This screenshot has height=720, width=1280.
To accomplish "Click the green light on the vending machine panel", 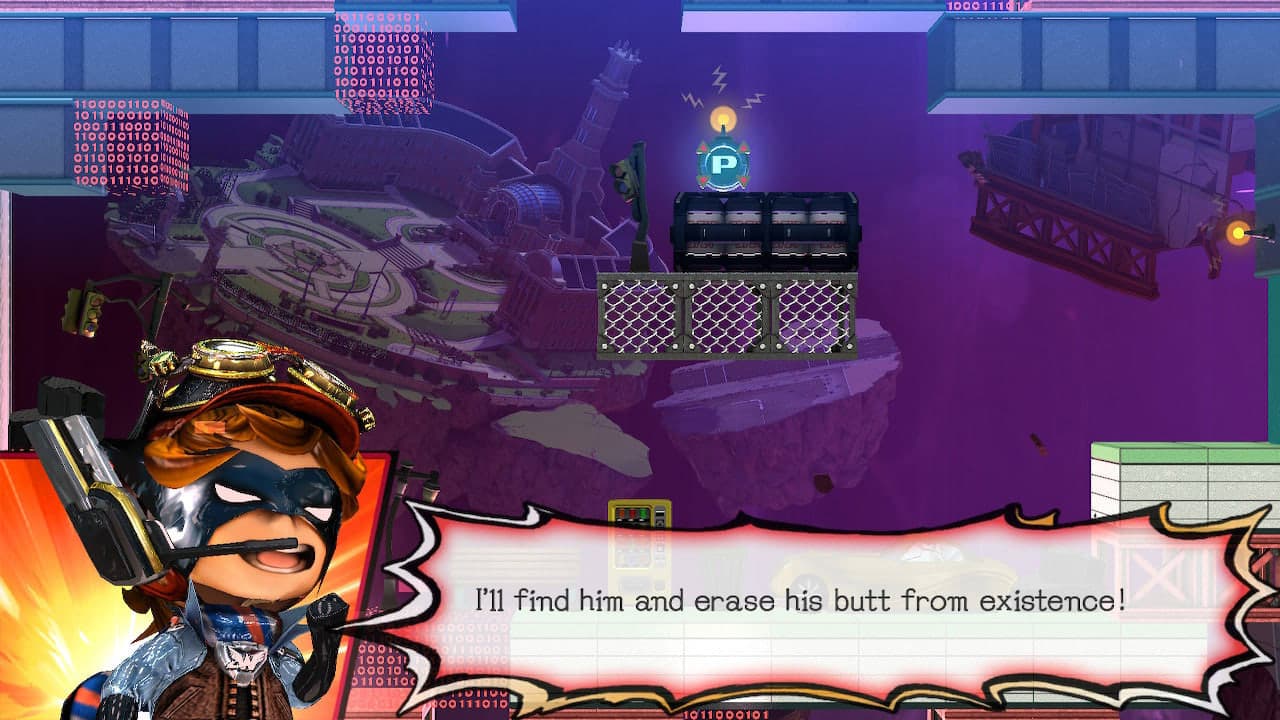I will pos(643,511).
